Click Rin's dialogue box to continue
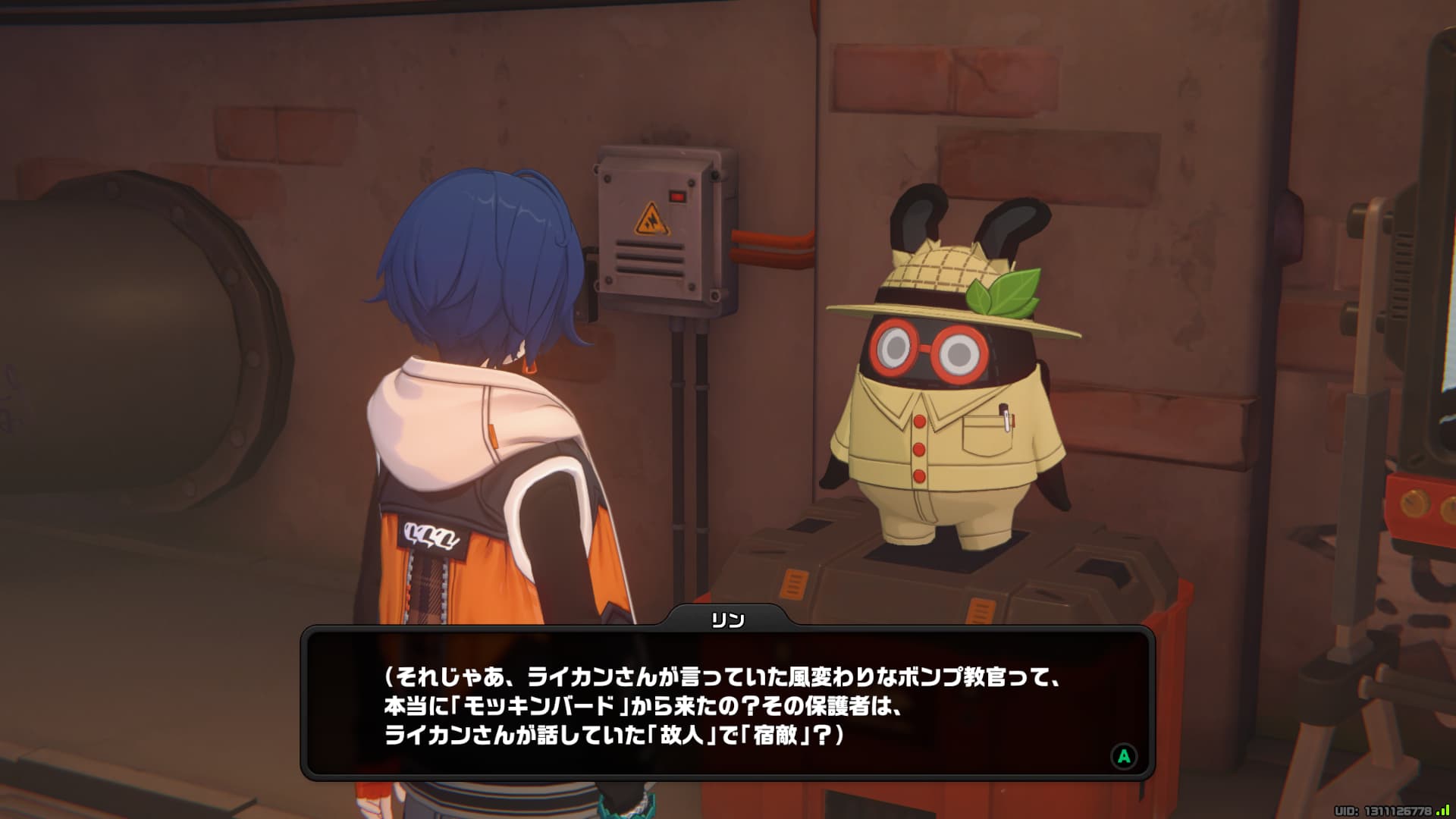The image size is (1456, 819). coord(726,704)
